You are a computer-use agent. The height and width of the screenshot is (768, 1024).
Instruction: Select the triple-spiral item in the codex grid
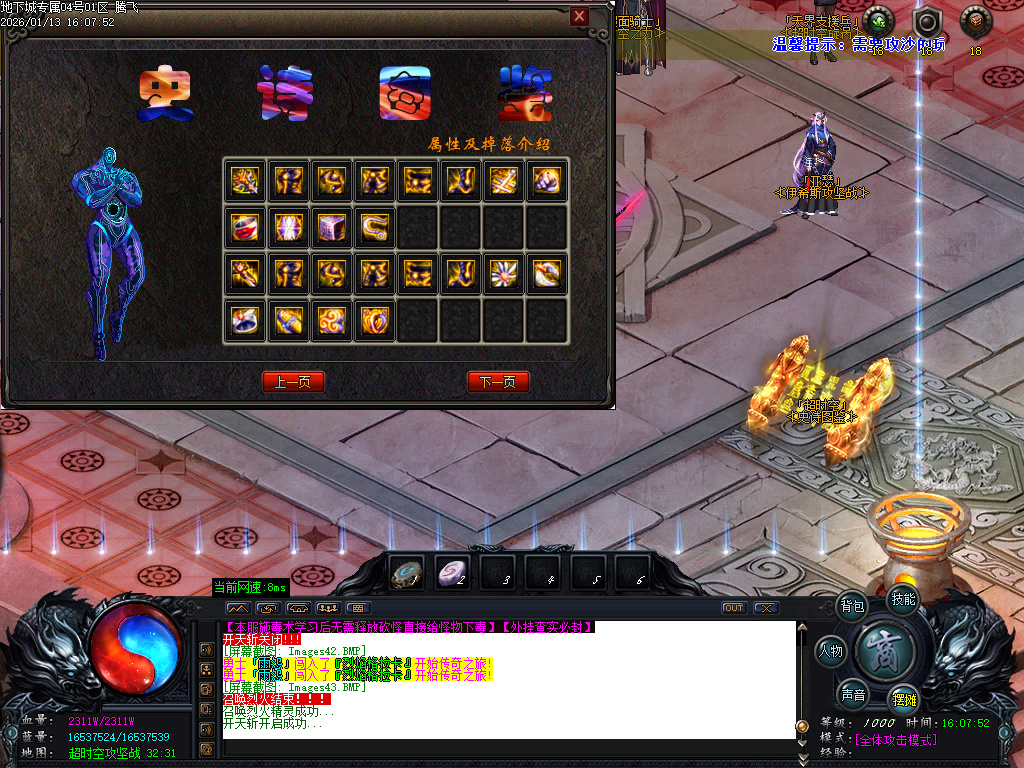331,320
